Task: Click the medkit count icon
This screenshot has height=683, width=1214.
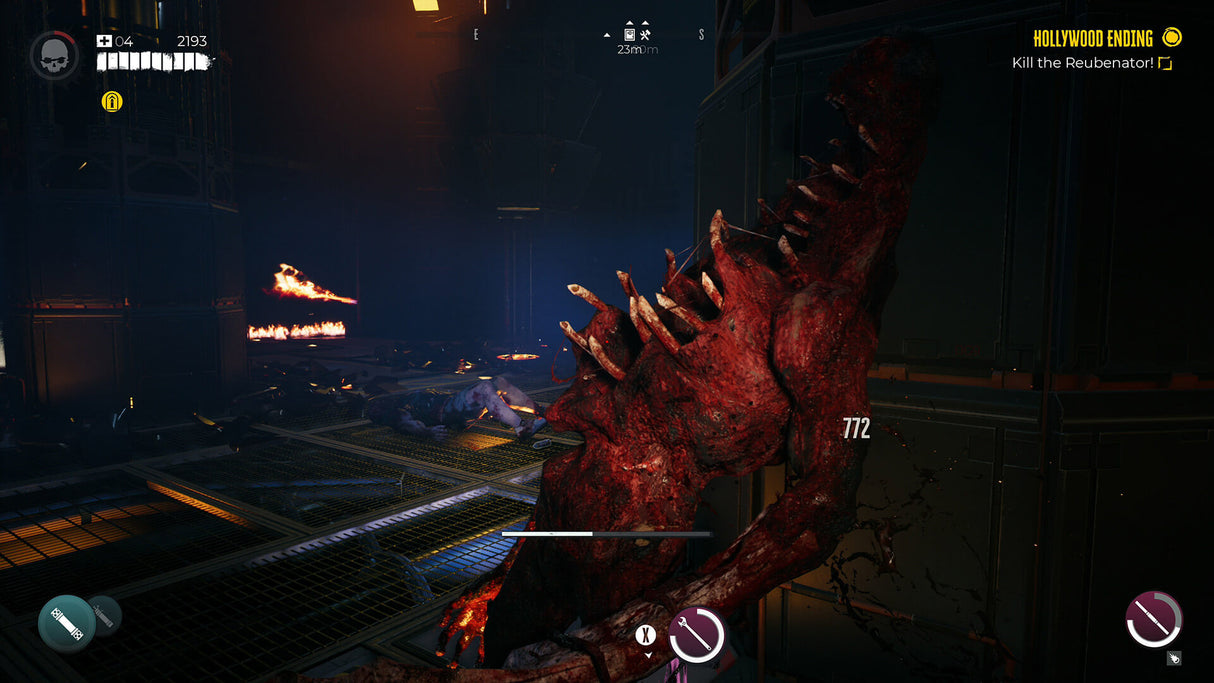Action: click(x=104, y=41)
